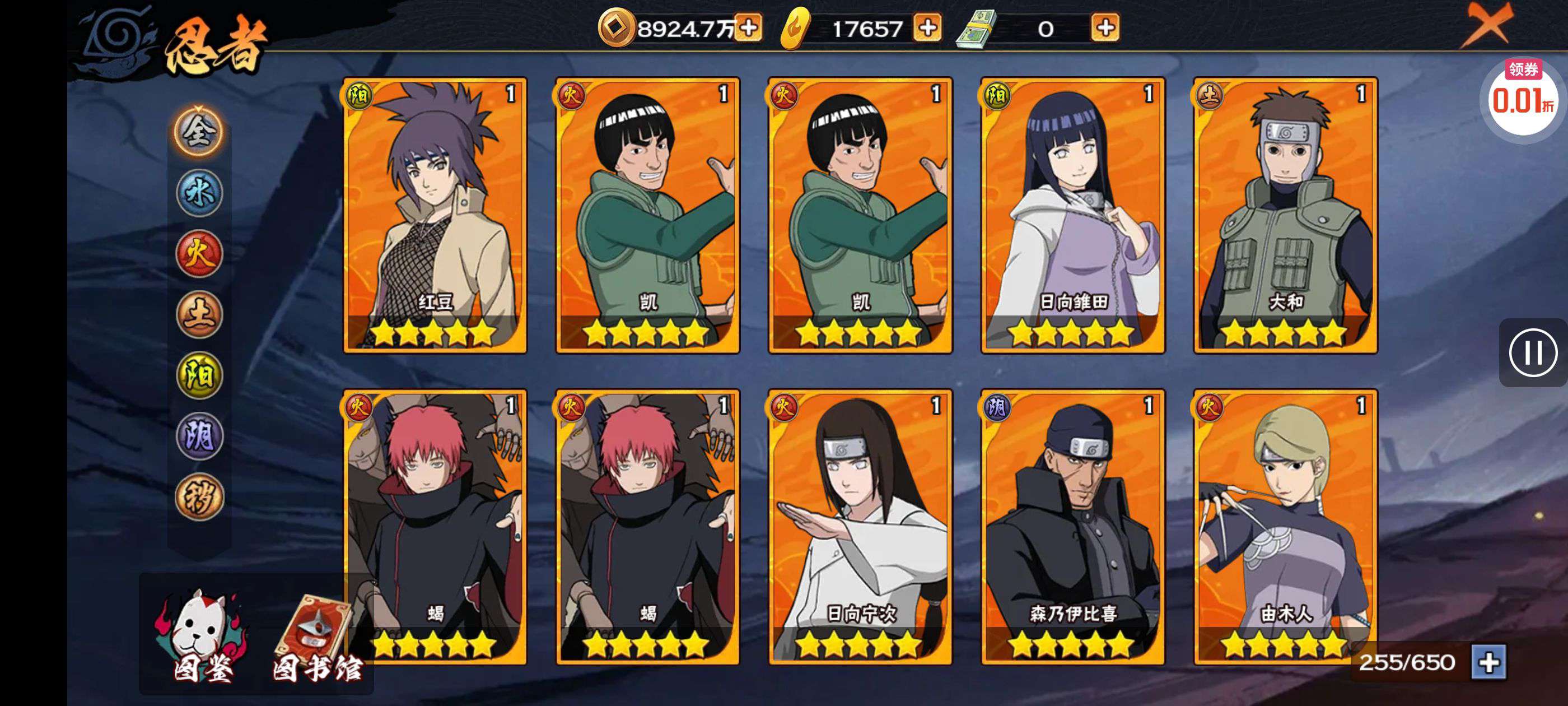Filter ninjas by fire element 火

[x=199, y=254]
